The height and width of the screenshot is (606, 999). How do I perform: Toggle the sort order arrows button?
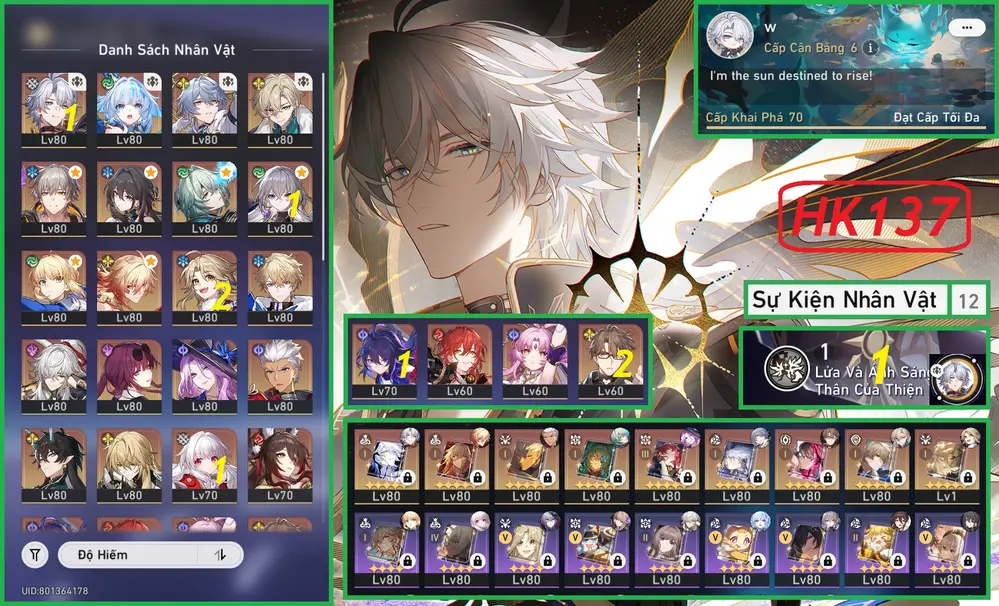click(x=220, y=554)
